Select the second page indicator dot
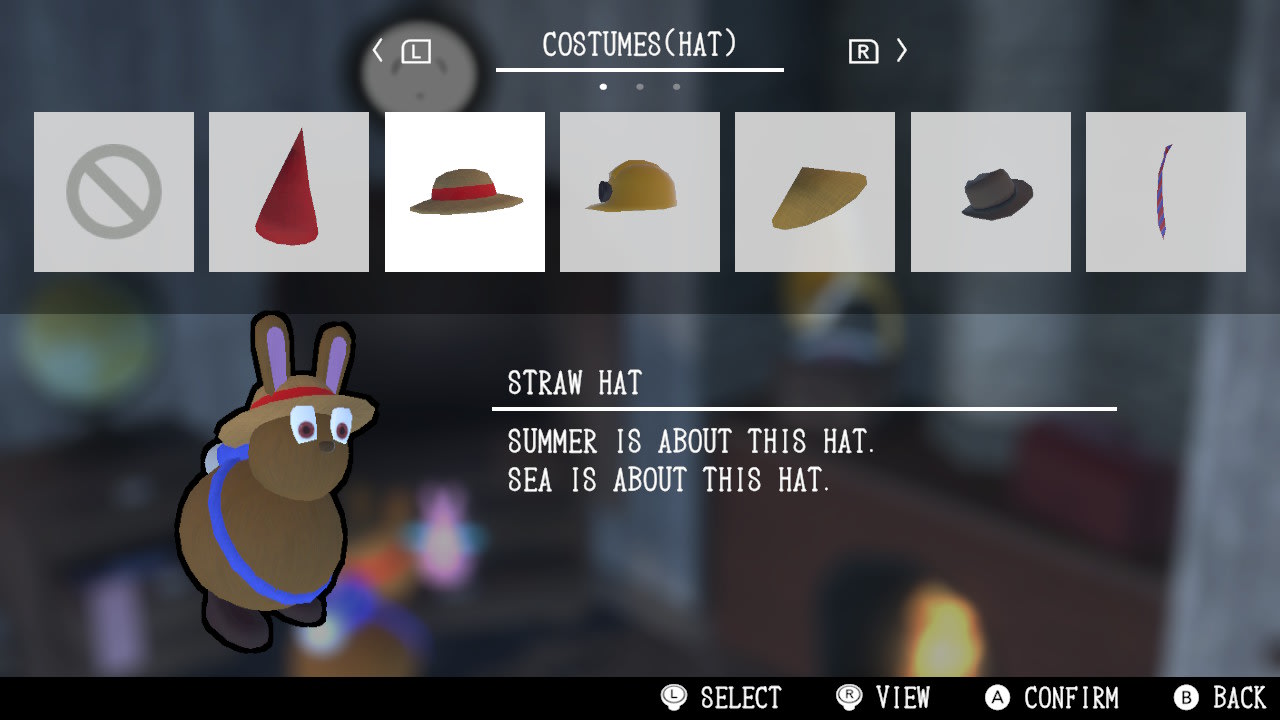 (x=640, y=86)
